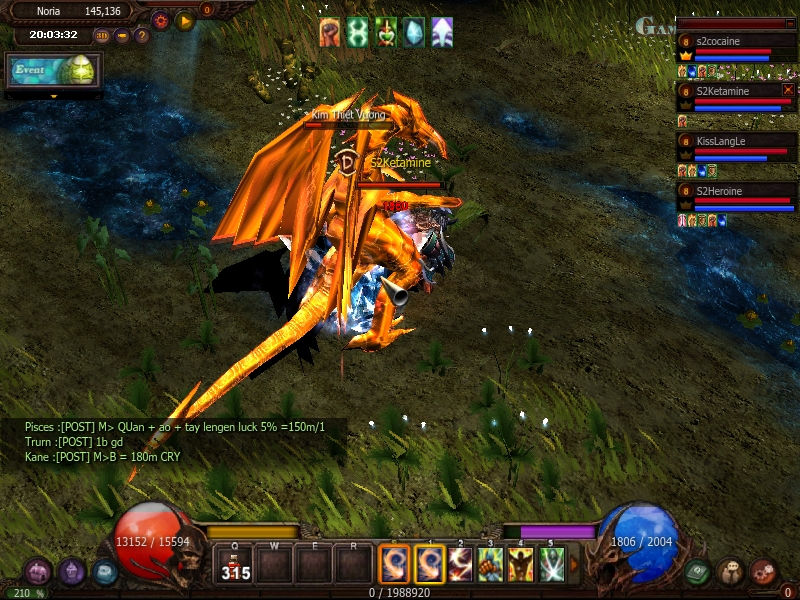Viewport: 800px width, 600px height.
Task: Click the orange play arrow button
Action: point(185,21)
